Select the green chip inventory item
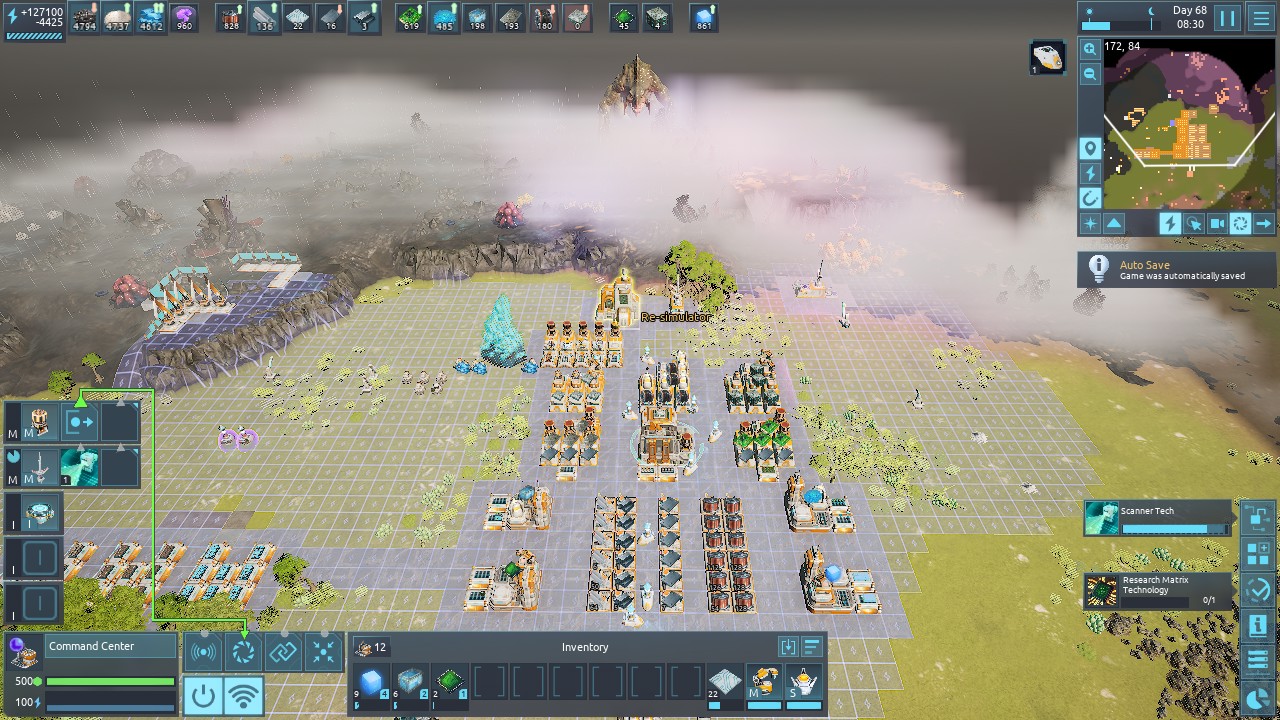Image resolution: width=1280 pixels, height=720 pixels. tap(450, 683)
